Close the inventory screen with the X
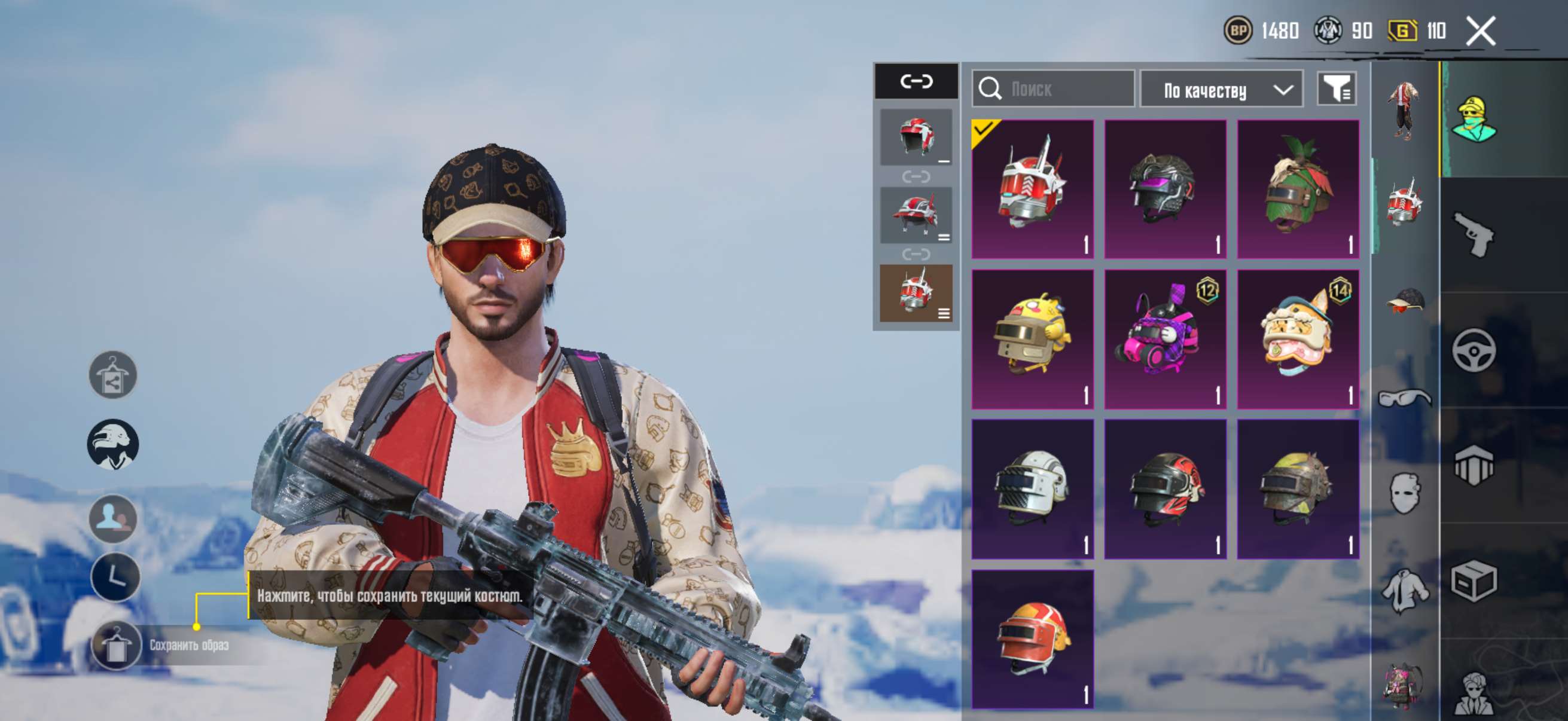Viewport: 1568px width, 721px height. 1480,31
